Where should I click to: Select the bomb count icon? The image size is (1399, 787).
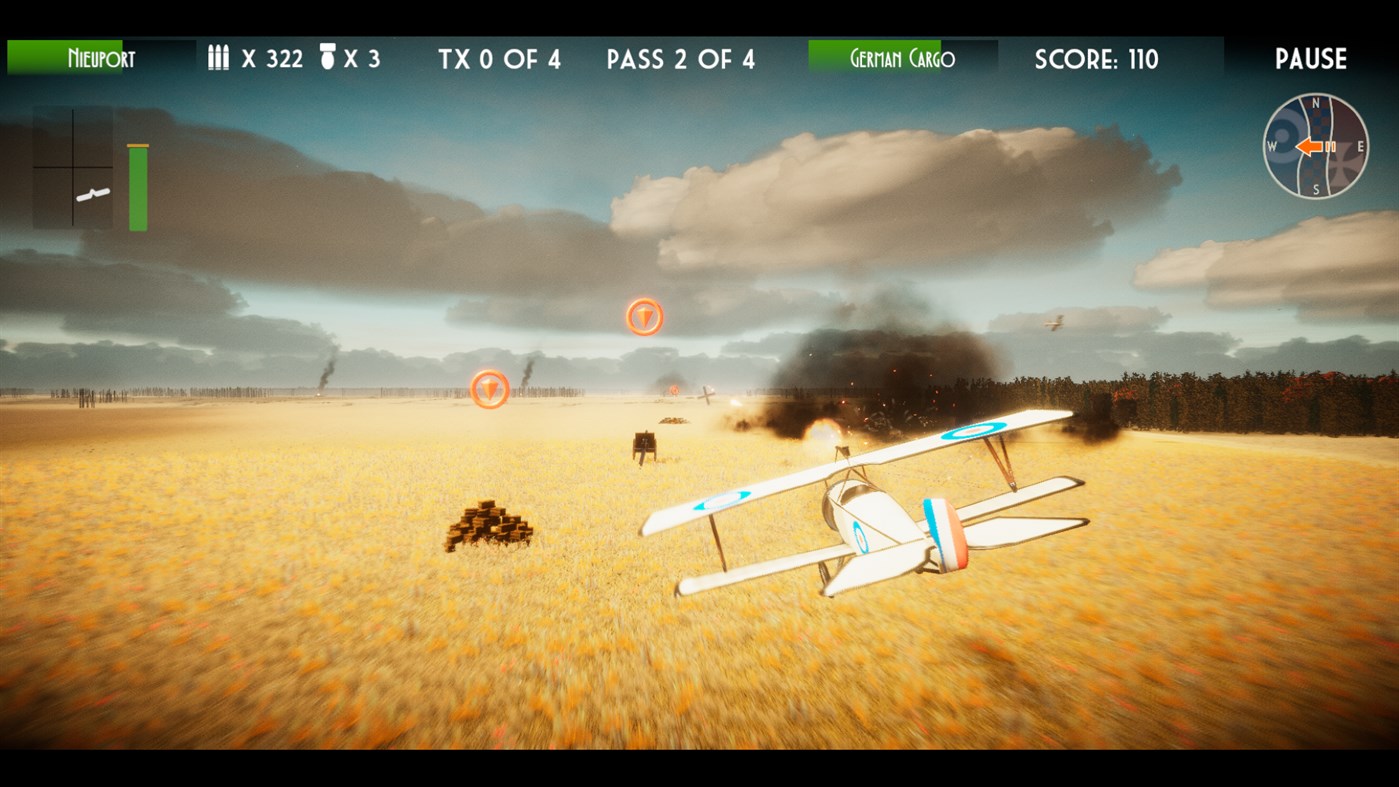click(328, 57)
